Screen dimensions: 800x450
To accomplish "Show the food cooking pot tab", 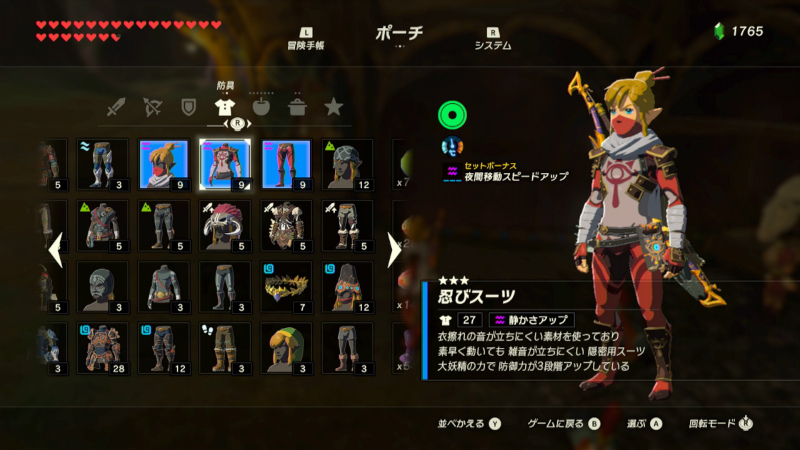I will coord(297,107).
